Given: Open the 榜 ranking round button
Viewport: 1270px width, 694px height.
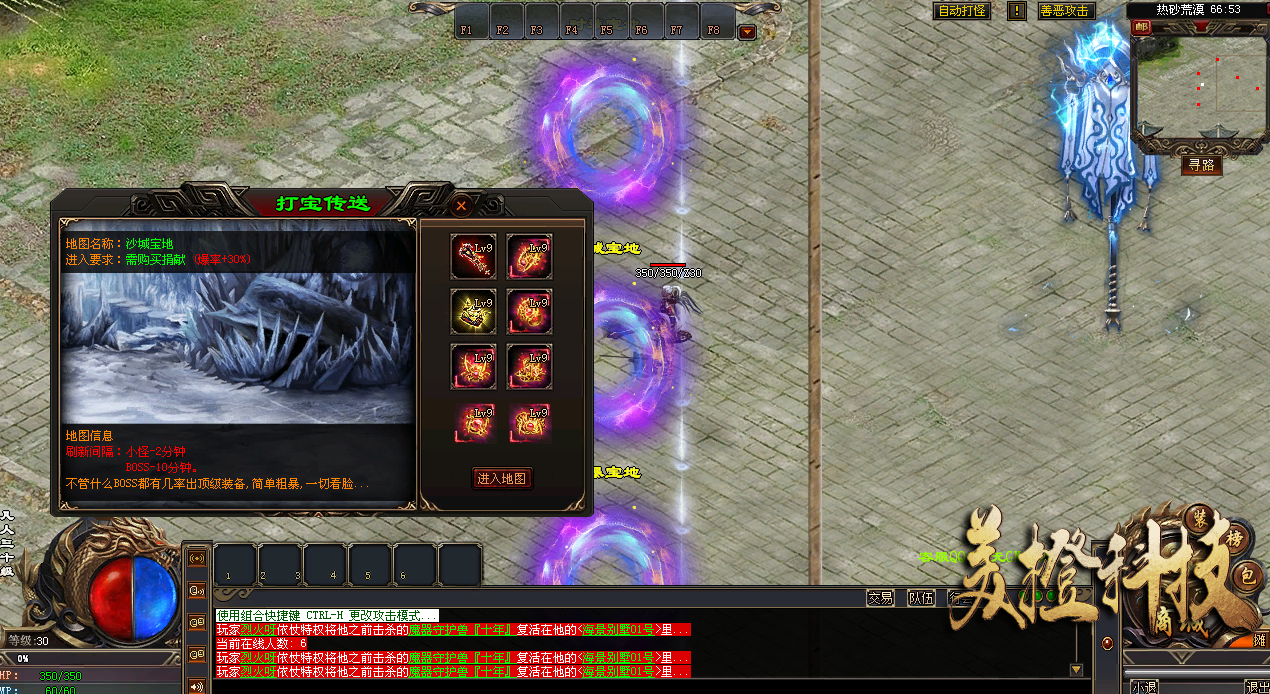Looking at the screenshot, I should pos(1236,536).
